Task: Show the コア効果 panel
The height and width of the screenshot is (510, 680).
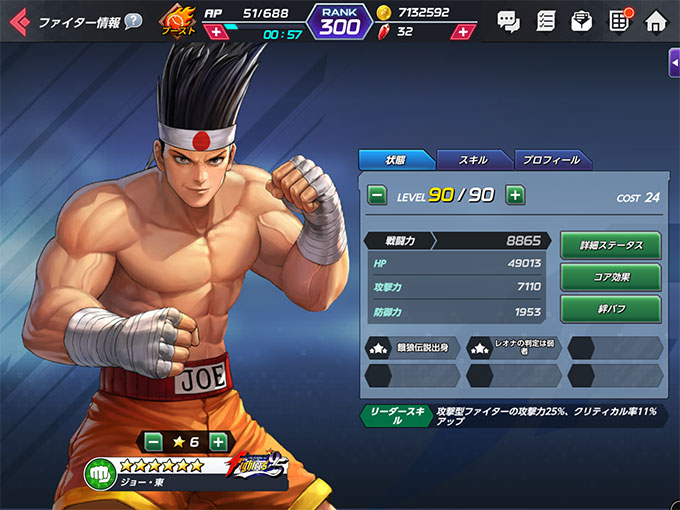Action: [x=610, y=277]
